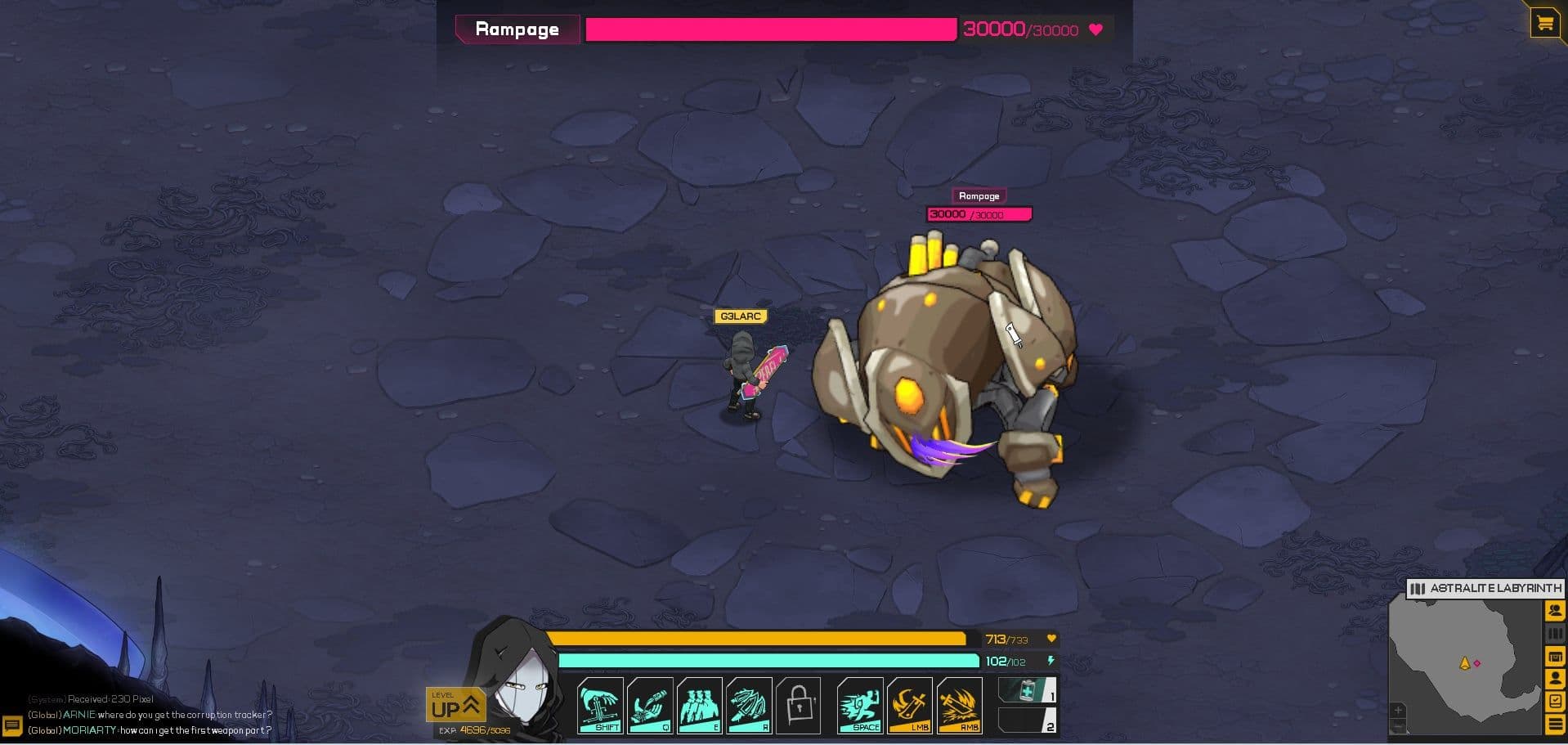
Task: Open the quest checklist icon
Action: click(1554, 702)
